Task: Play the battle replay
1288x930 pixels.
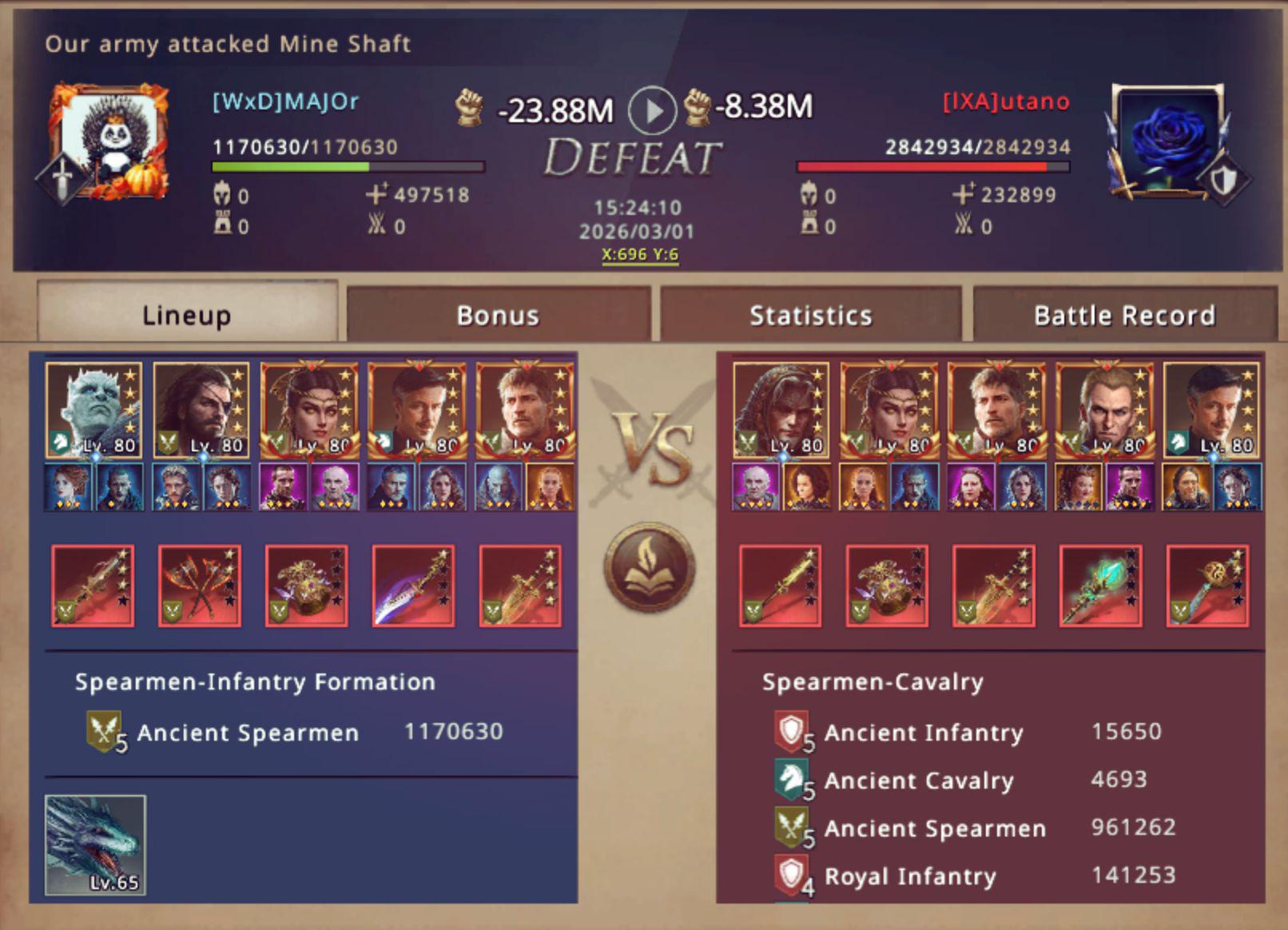Action: click(651, 110)
